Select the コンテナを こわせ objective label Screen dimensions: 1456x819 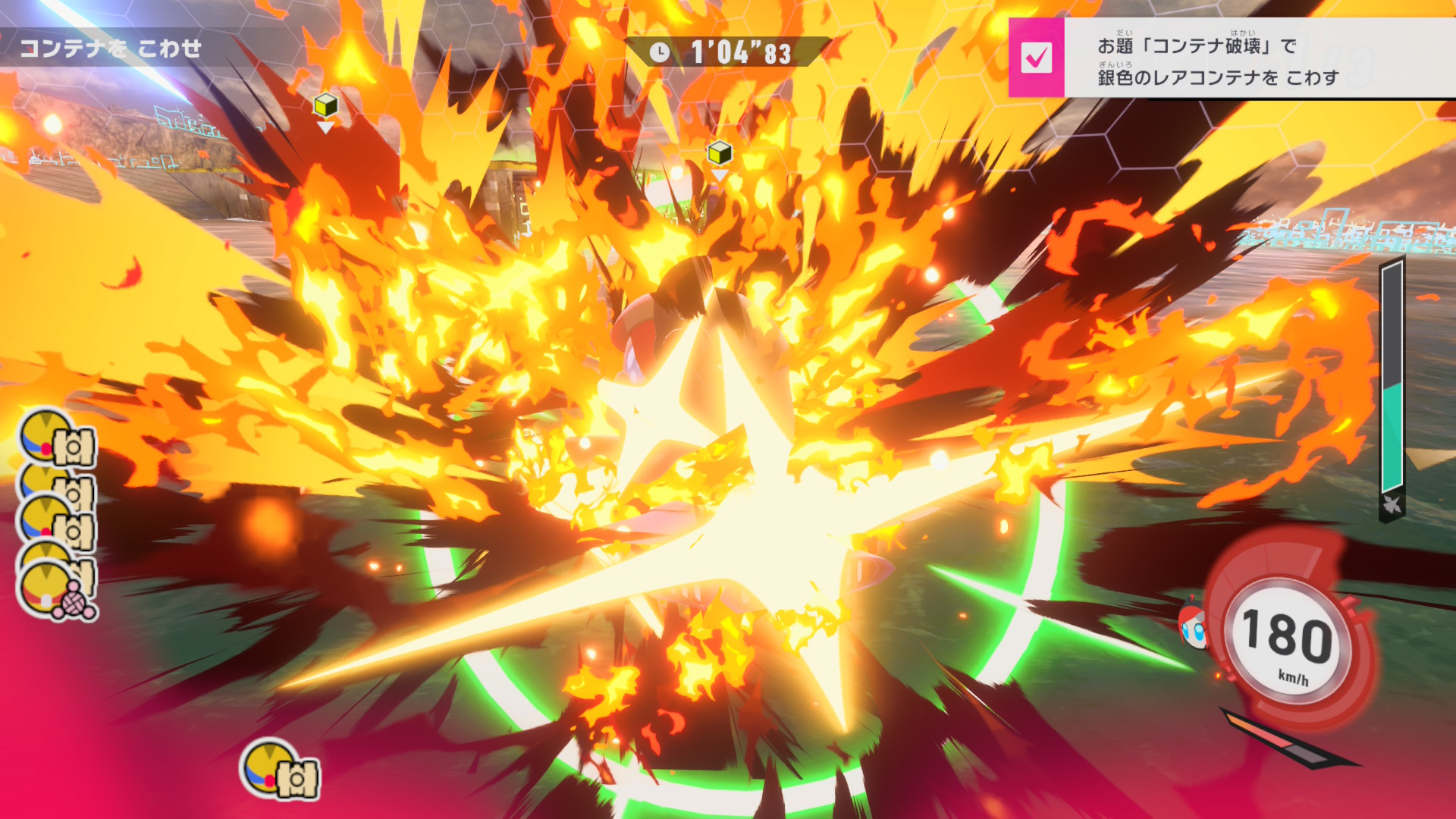pyautogui.click(x=111, y=49)
